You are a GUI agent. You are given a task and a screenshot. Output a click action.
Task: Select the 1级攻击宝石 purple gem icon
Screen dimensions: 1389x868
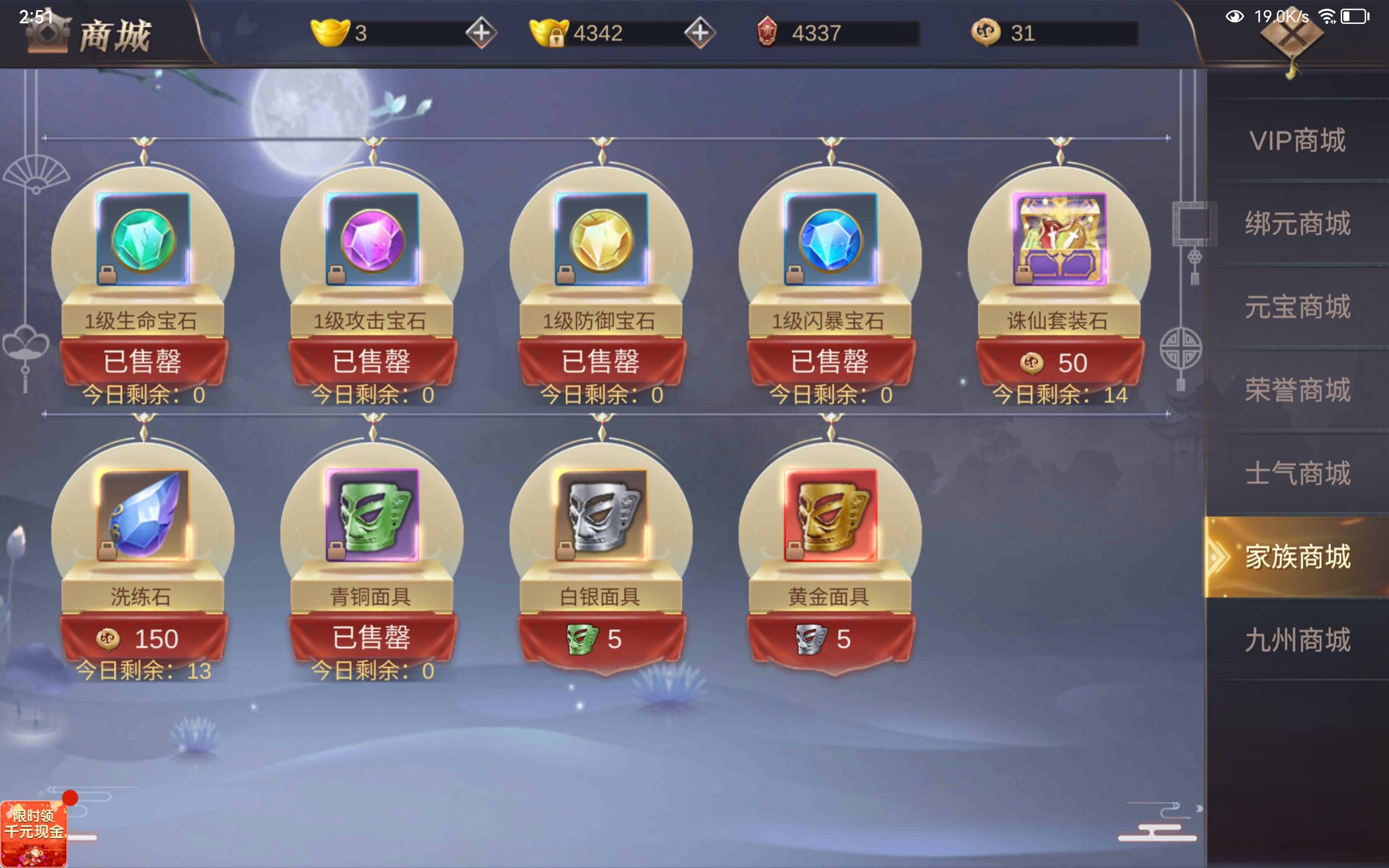[372, 239]
